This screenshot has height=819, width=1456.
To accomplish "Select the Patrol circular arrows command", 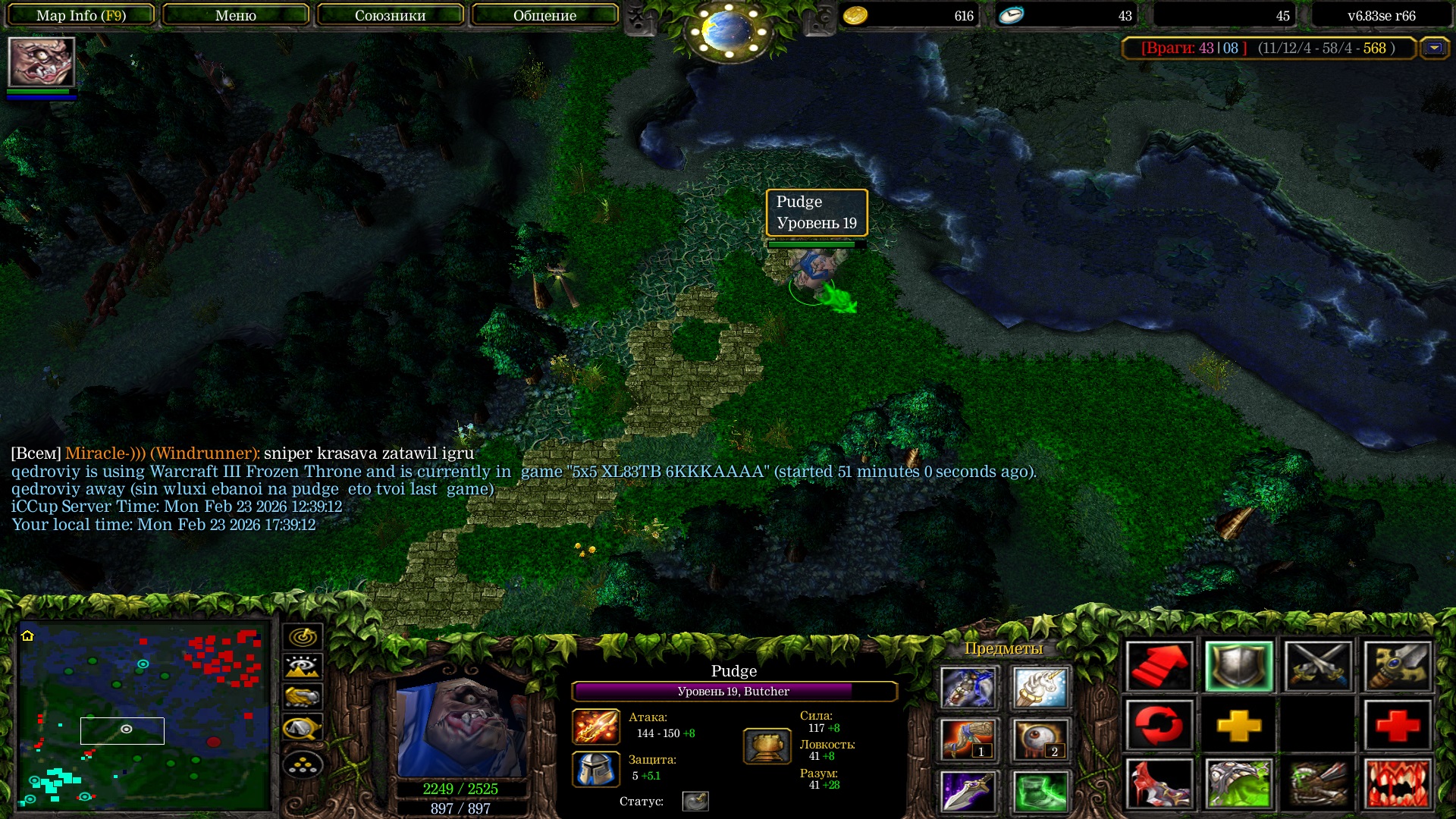I will (1159, 725).
